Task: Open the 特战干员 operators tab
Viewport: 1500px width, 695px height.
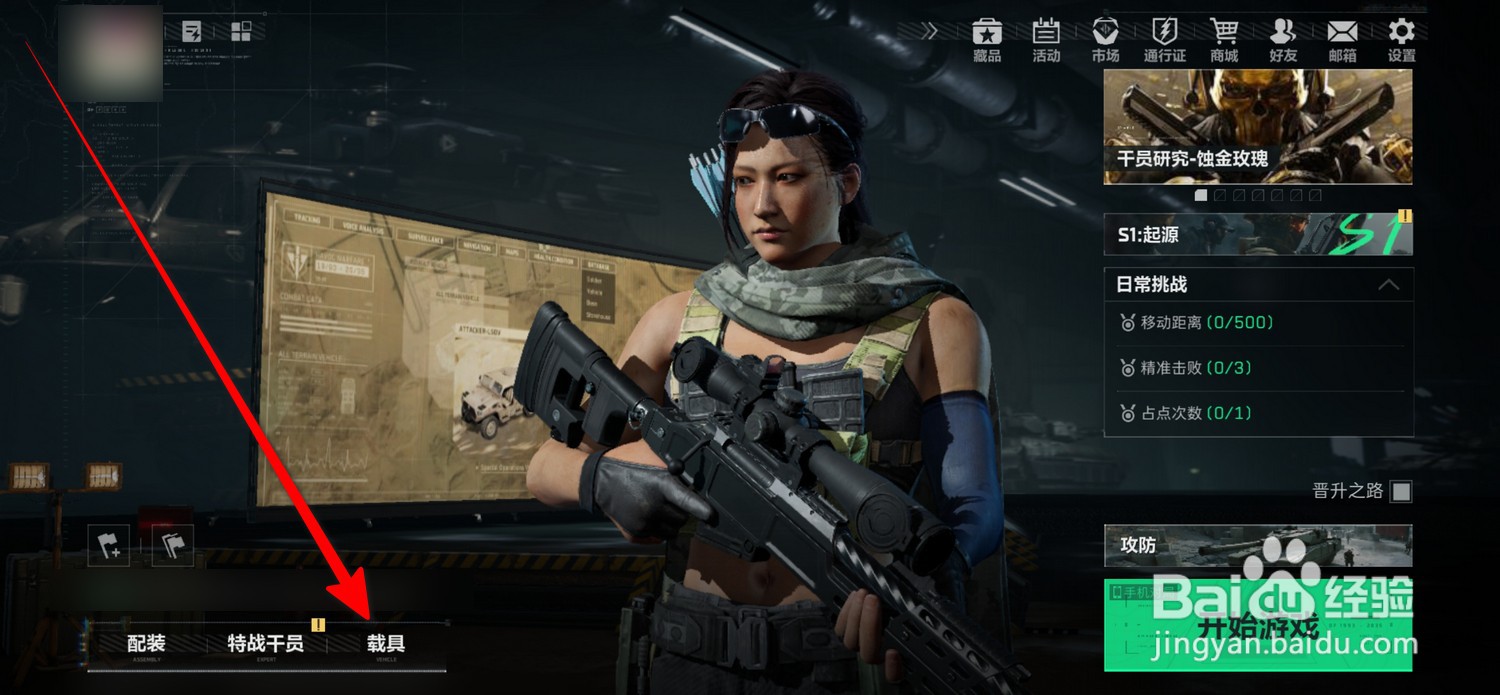Action: coord(265,644)
